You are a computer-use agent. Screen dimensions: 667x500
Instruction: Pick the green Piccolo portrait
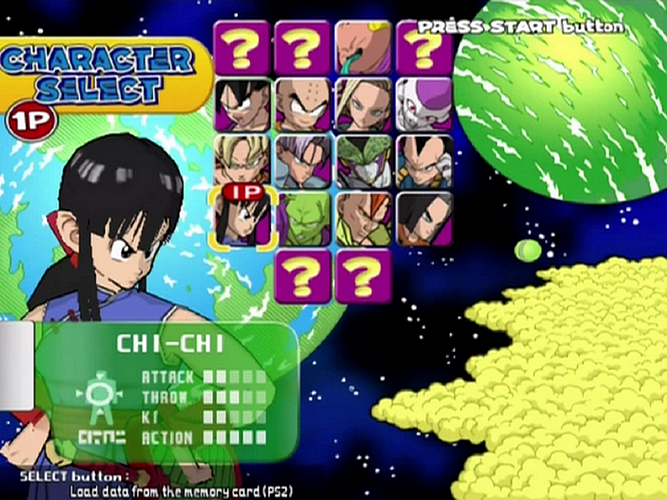click(303, 219)
